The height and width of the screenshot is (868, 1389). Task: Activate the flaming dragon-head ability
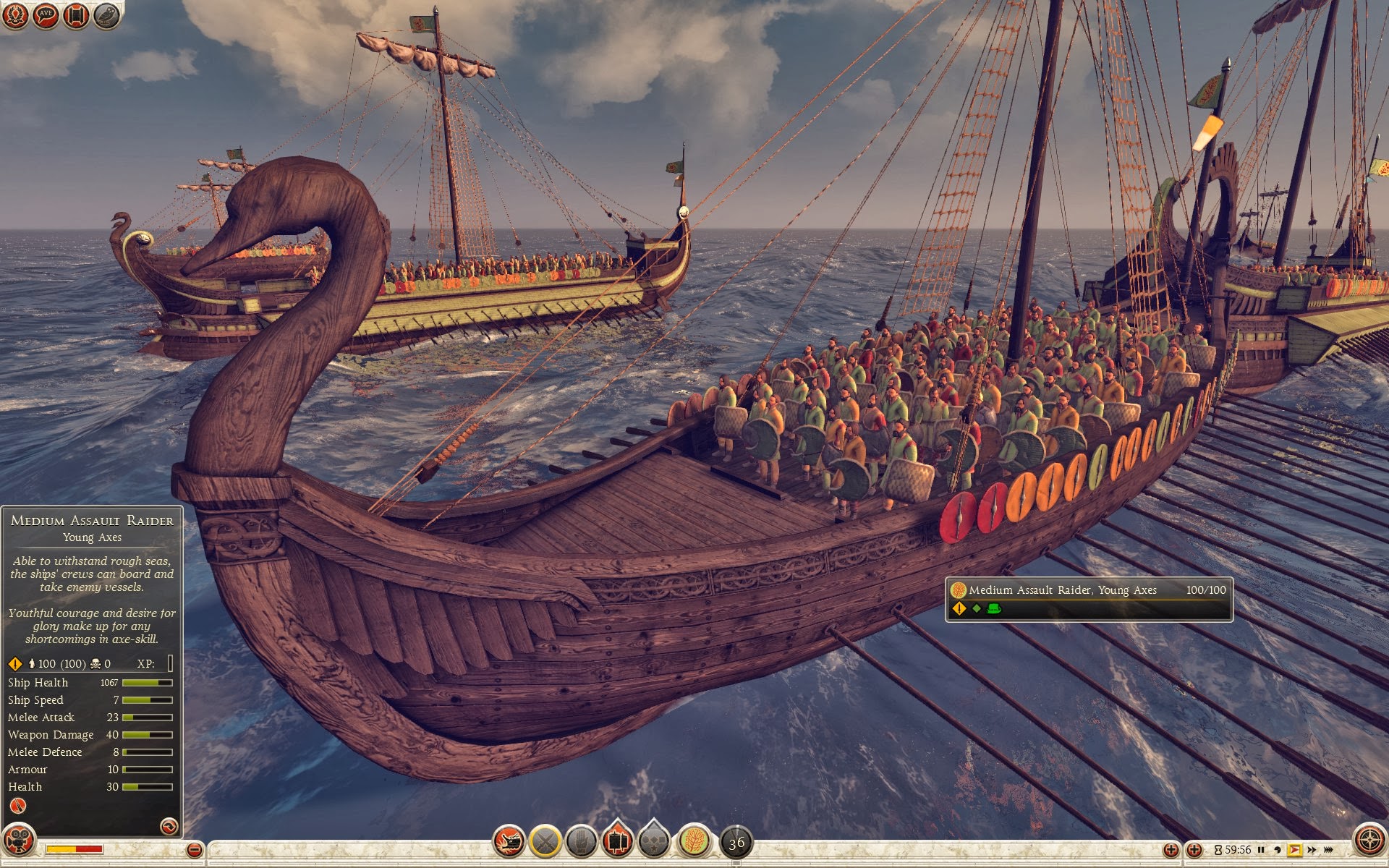[x=509, y=841]
